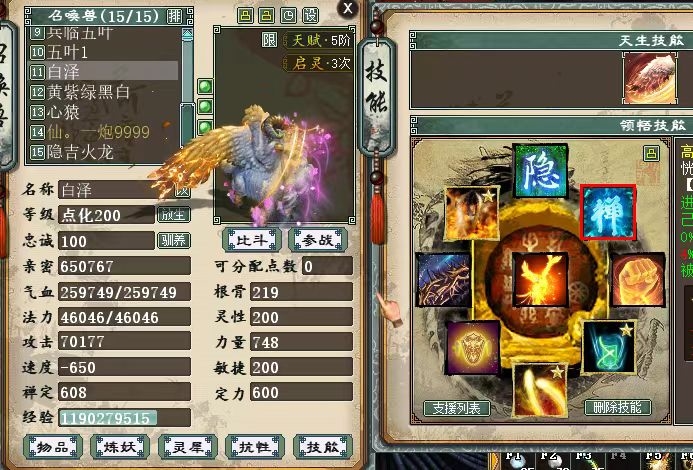The height and width of the screenshot is (470, 693).
Task: Click the central phoenix skill icon
Action: click(x=539, y=280)
